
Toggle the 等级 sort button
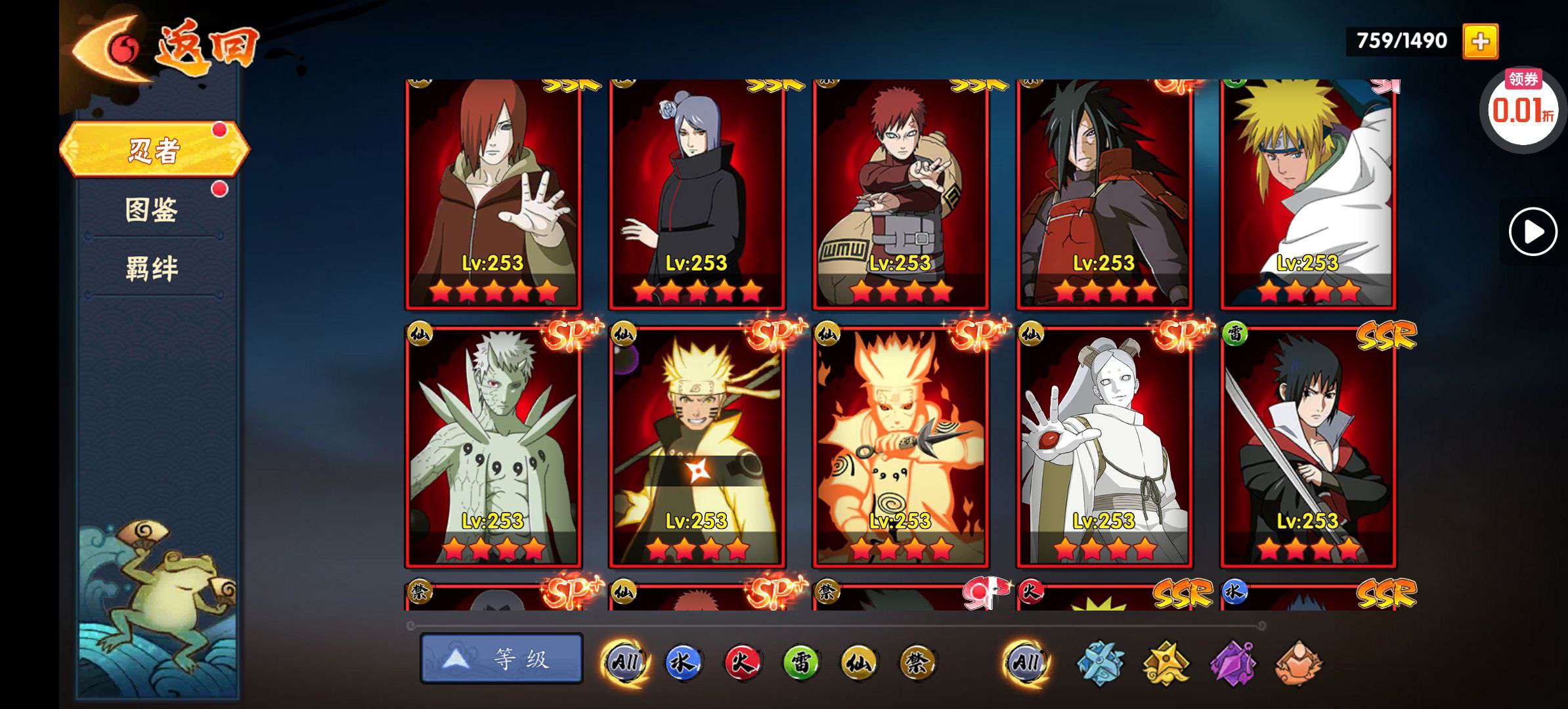pyautogui.click(x=502, y=658)
